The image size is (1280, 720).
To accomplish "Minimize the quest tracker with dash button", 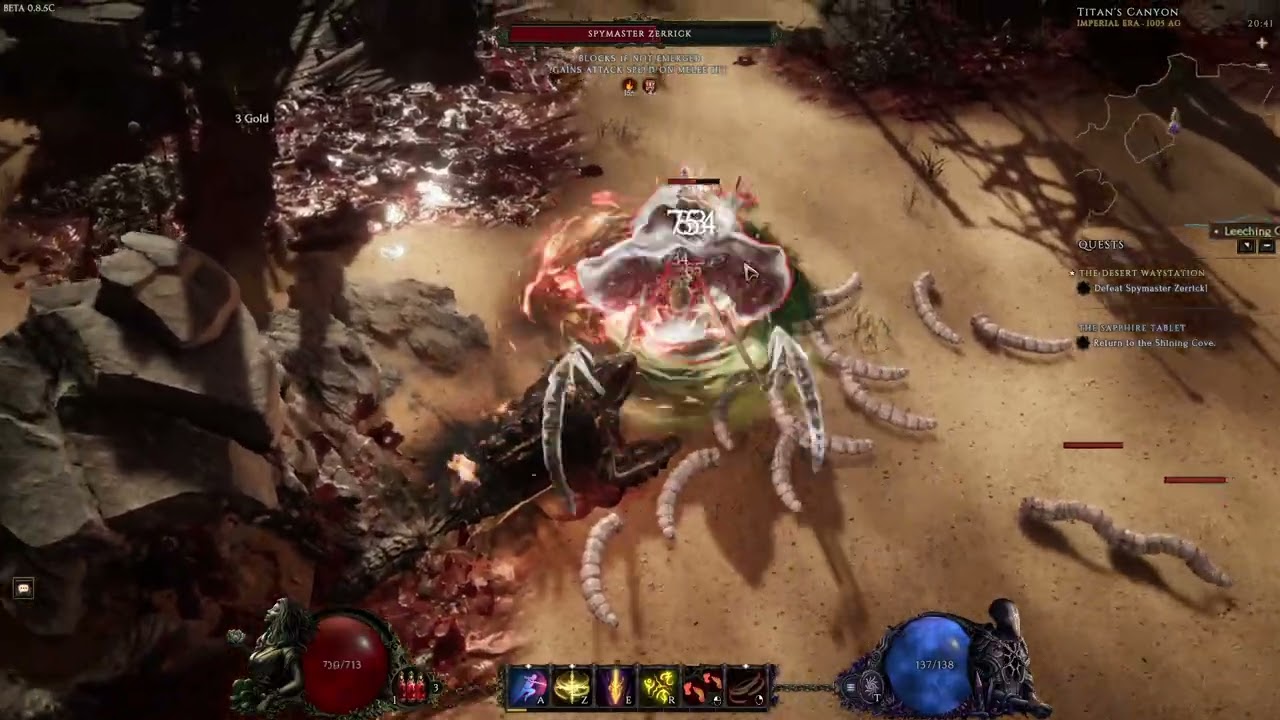I will [1266, 246].
